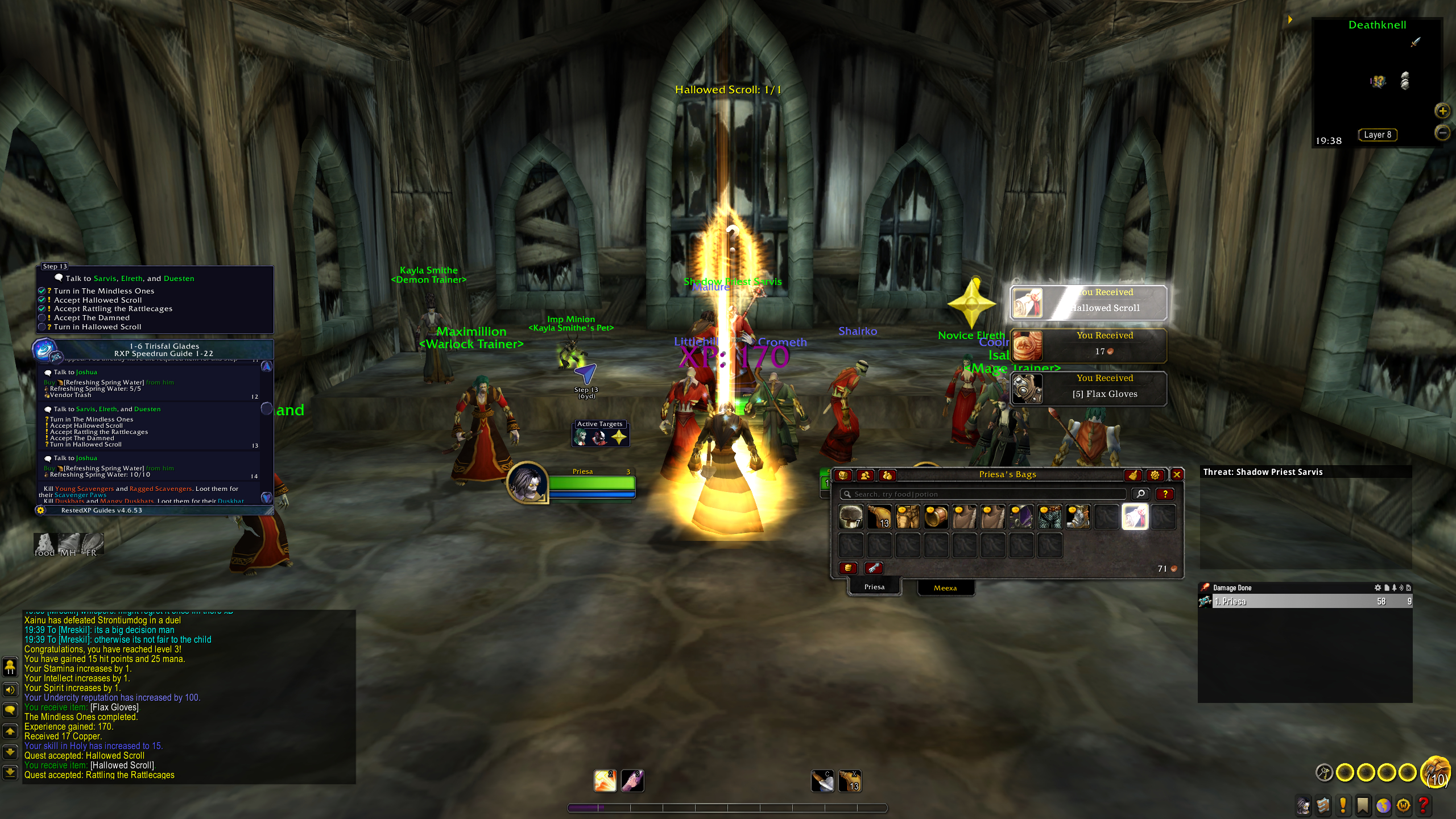The height and width of the screenshot is (819, 1456).
Task: Open the quest log exclamation mark button
Action: click(x=1343, y=805)
